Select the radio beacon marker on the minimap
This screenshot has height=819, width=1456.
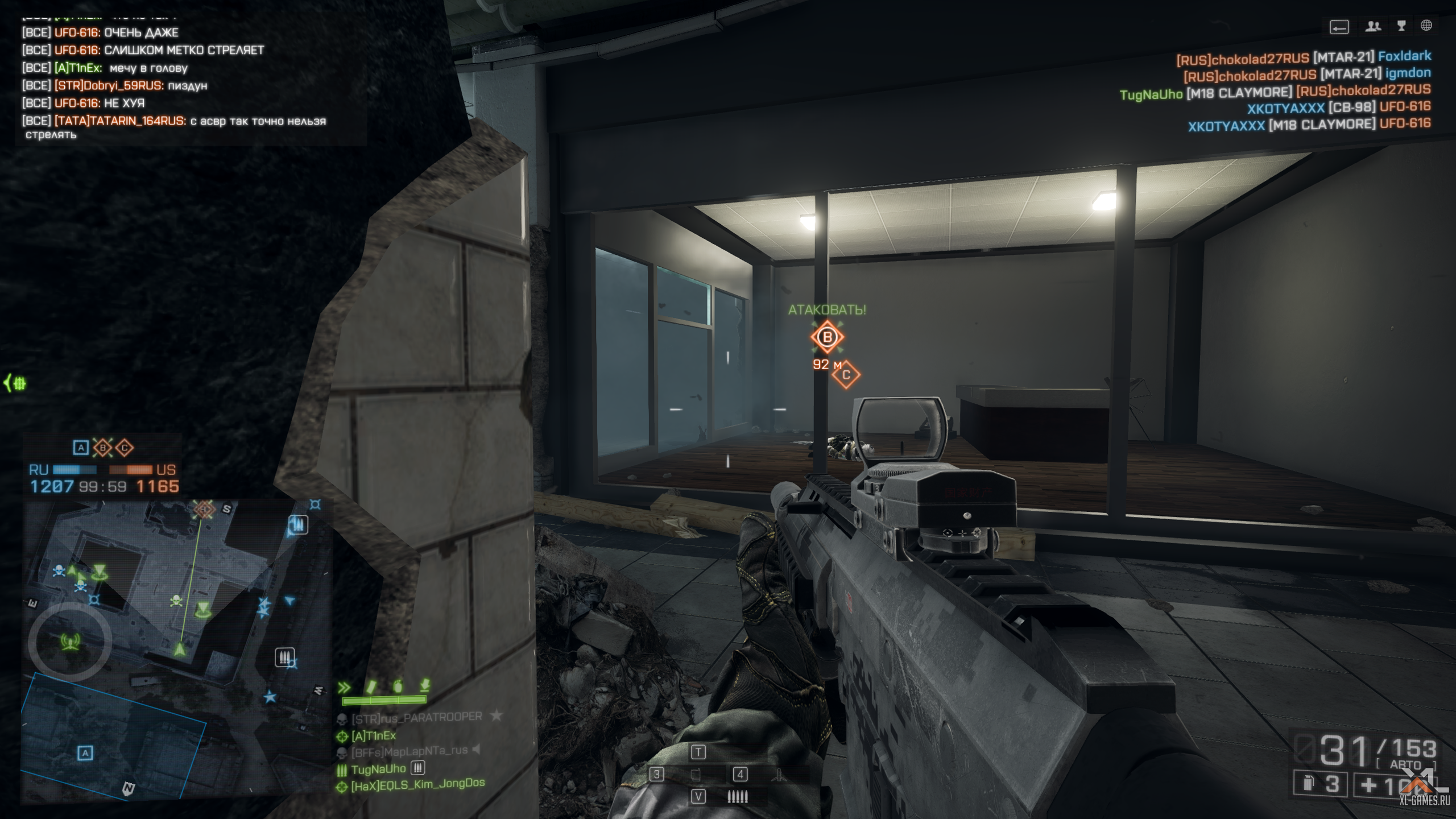point(70,642)
